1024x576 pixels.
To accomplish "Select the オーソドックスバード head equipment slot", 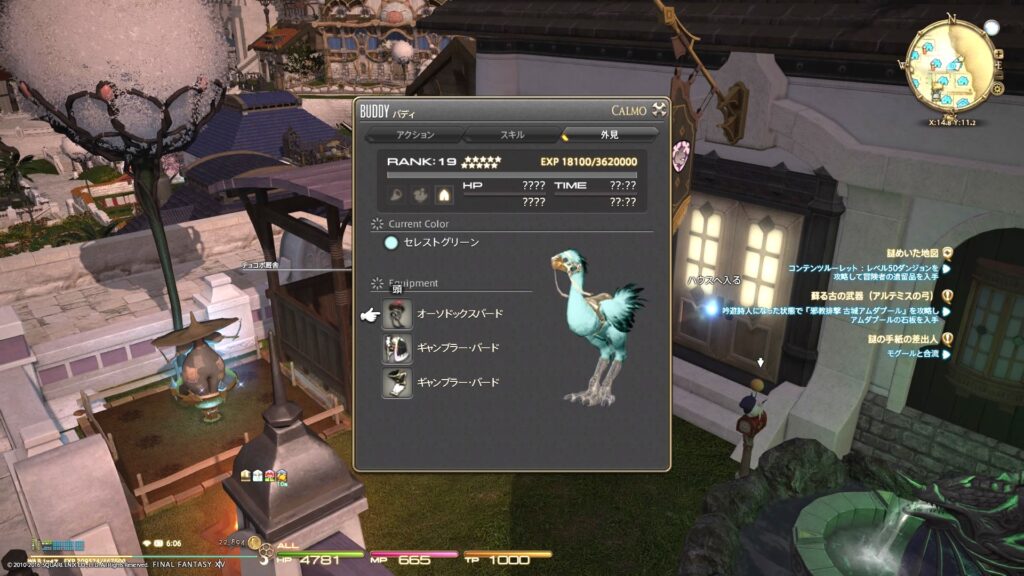I will pyautogui.click(x=397, y=314).
